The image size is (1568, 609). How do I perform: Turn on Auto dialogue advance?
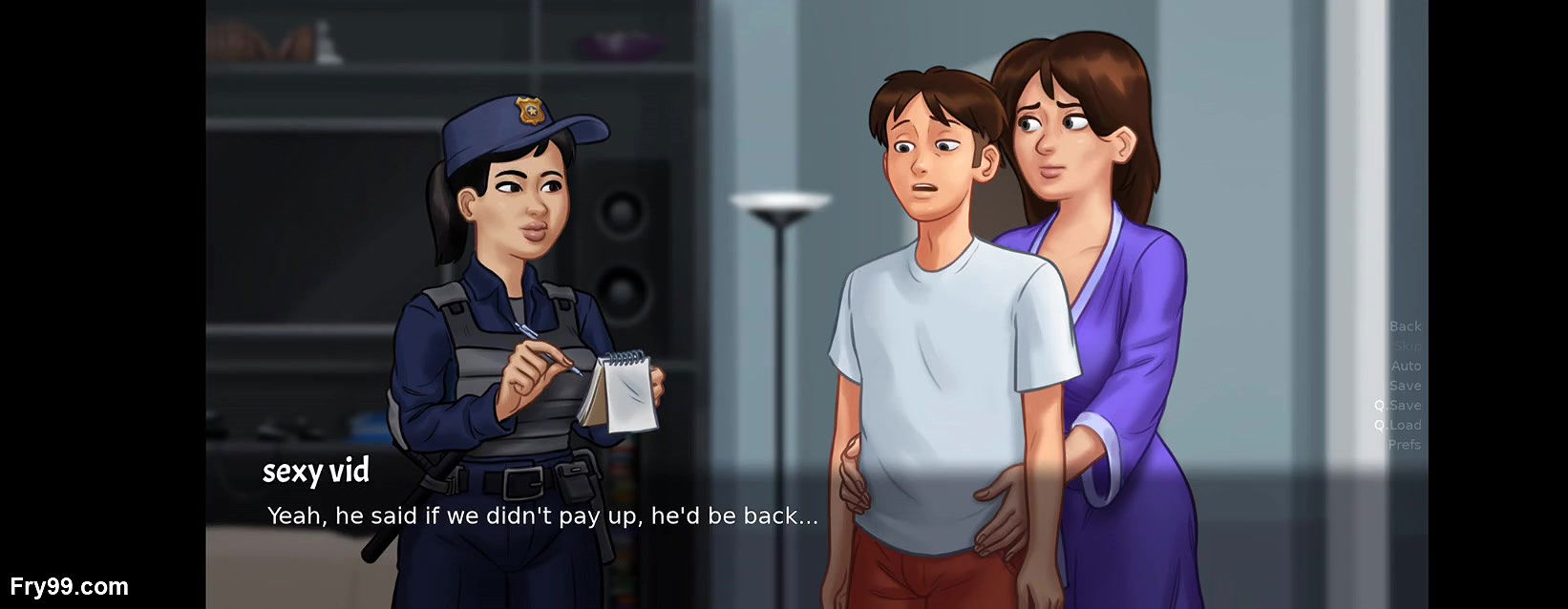coord(1406,366)
